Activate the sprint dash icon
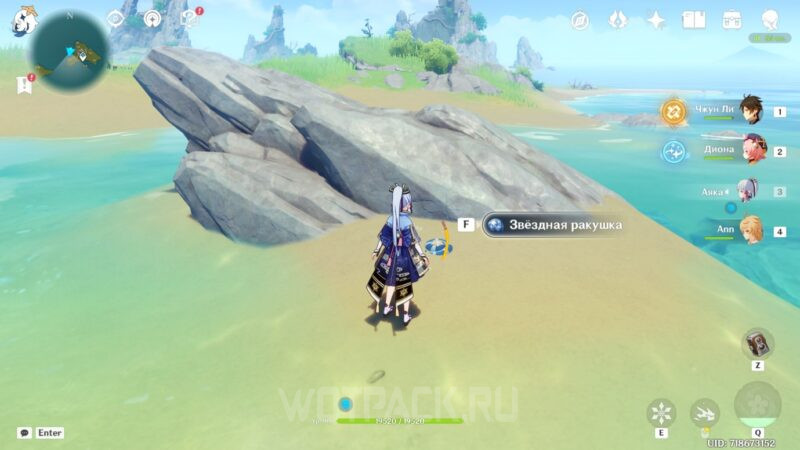The image size is (800, 450). point(704,412)
